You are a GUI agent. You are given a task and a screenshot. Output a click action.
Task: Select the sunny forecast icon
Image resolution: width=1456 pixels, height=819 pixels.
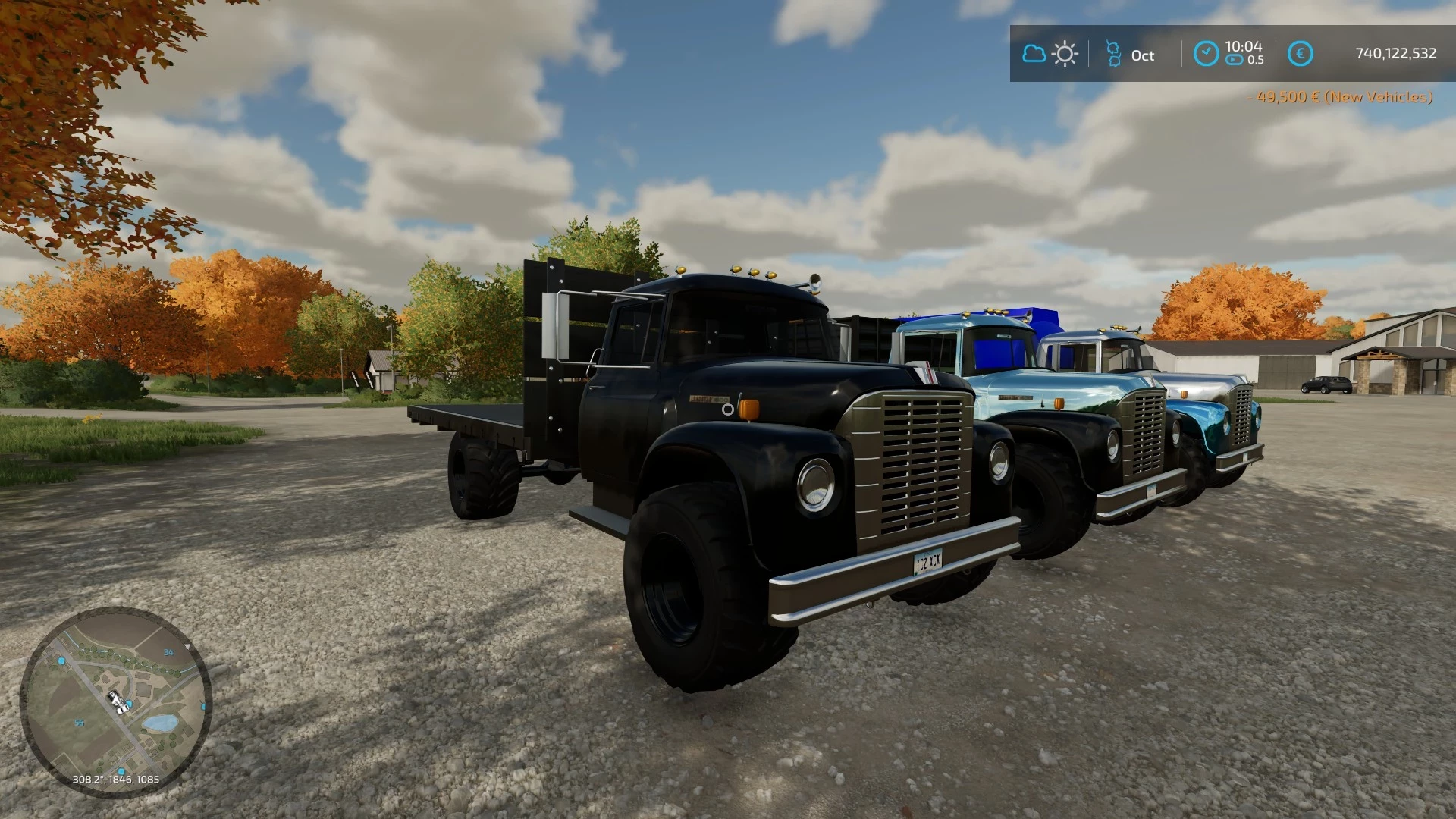click(x=1065, y=53)
